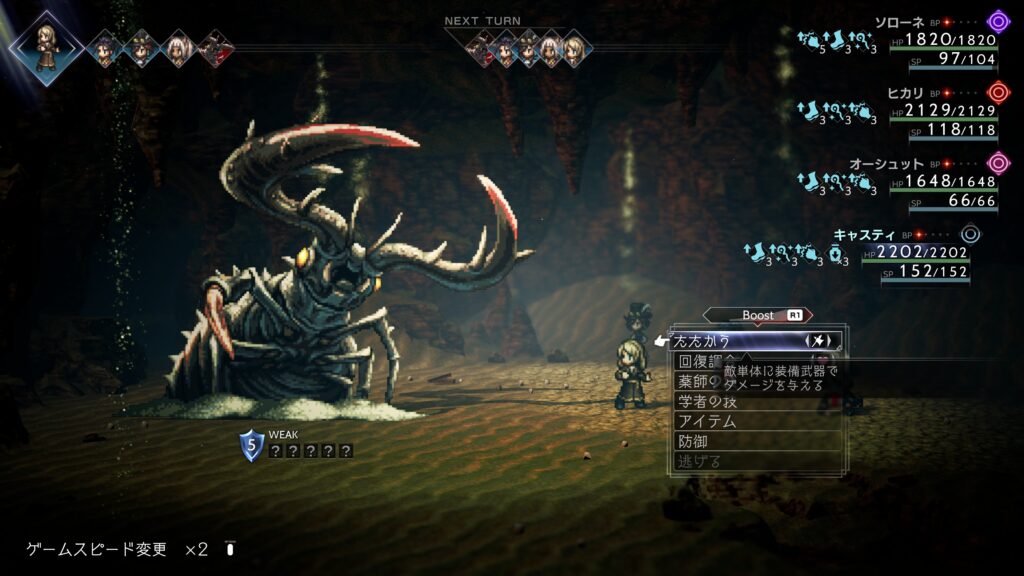
Task: Open the 学者の技 skill list
Action: click(x=707, y=401)
